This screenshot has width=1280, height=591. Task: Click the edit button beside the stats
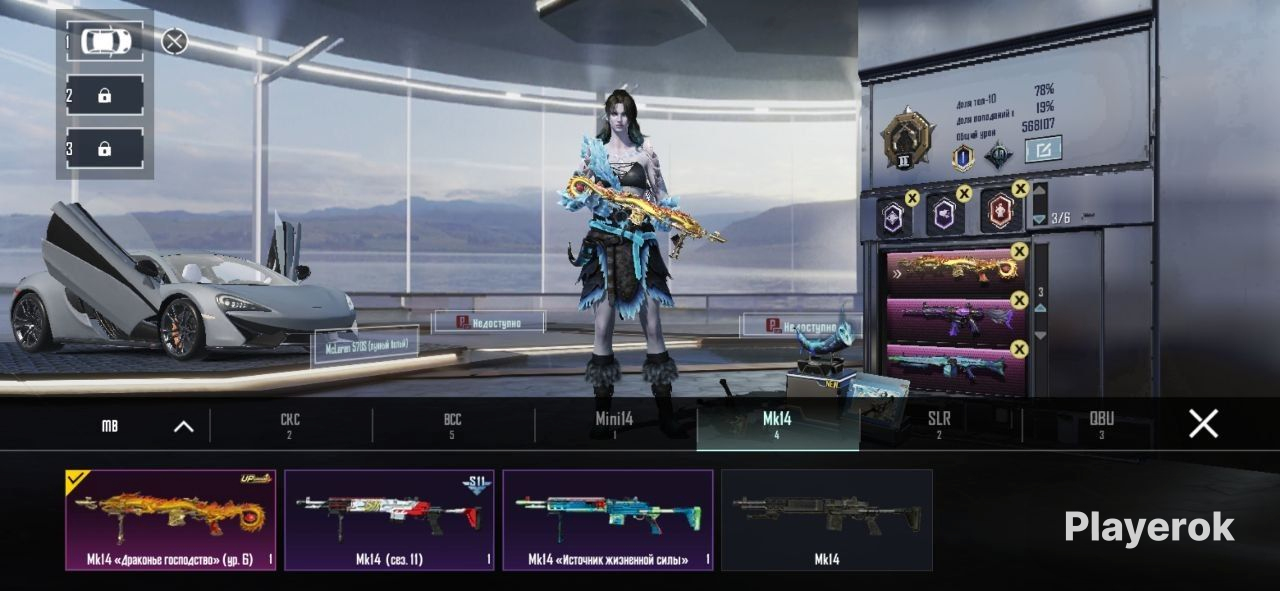coord(1043,150)
